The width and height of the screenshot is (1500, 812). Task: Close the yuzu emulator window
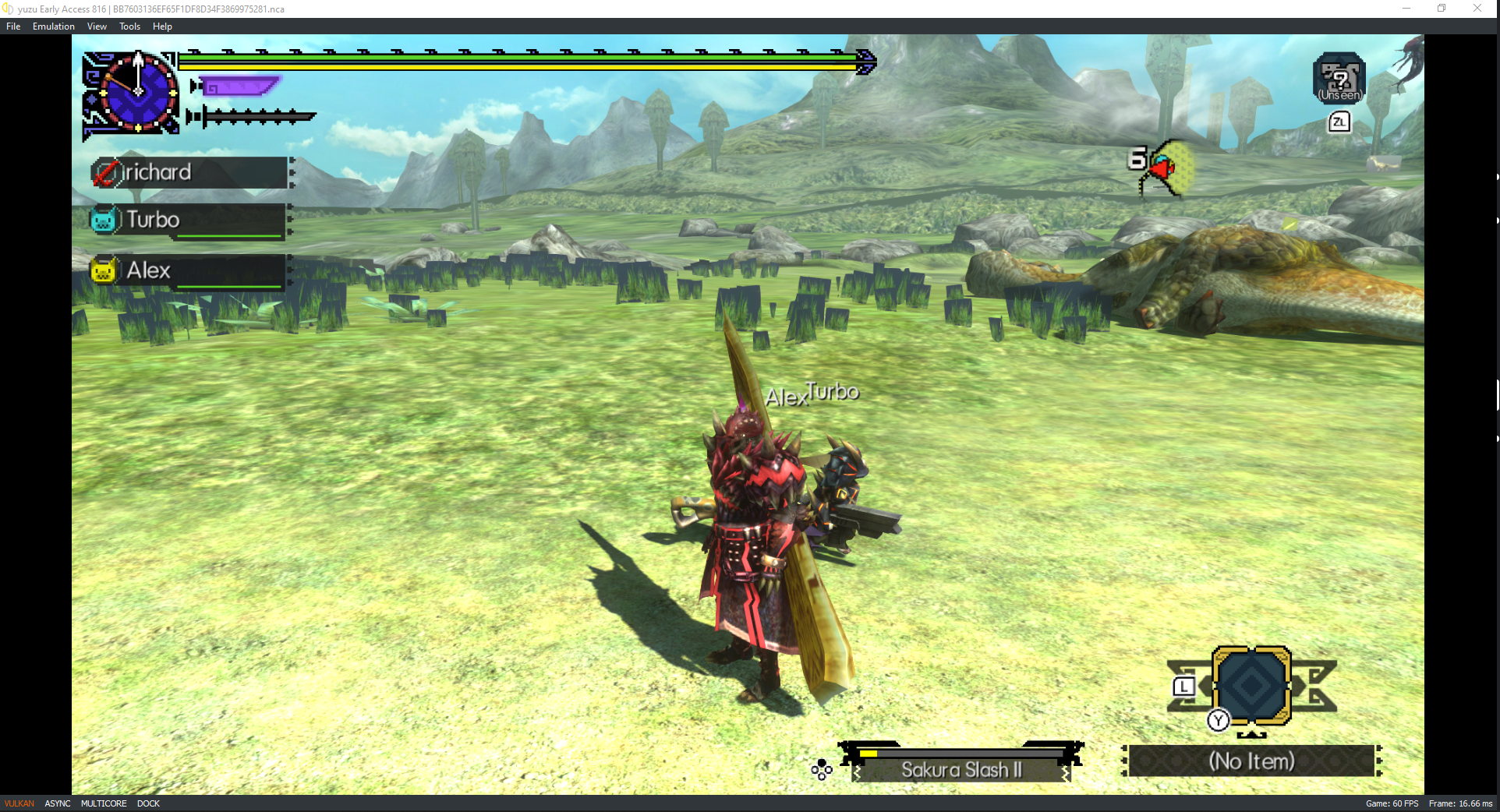1477,9
